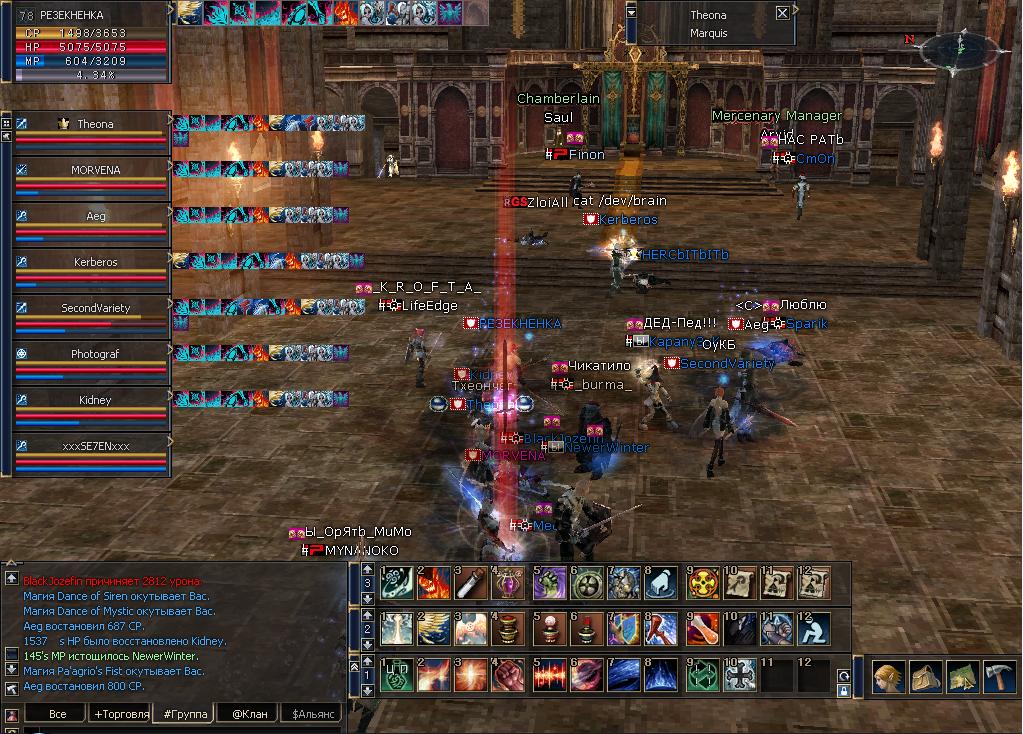Select party member Photograf

coord(95,354)
